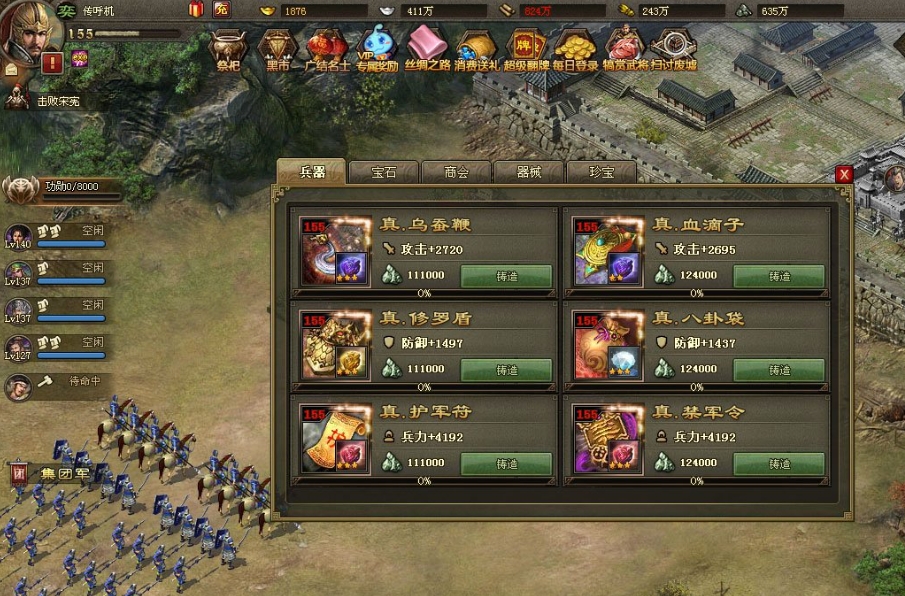This screenshot has width=905, height=596.
Task: Forge the 真.乌蚕鞭 weapon
Action: click(x=506, y=276)
